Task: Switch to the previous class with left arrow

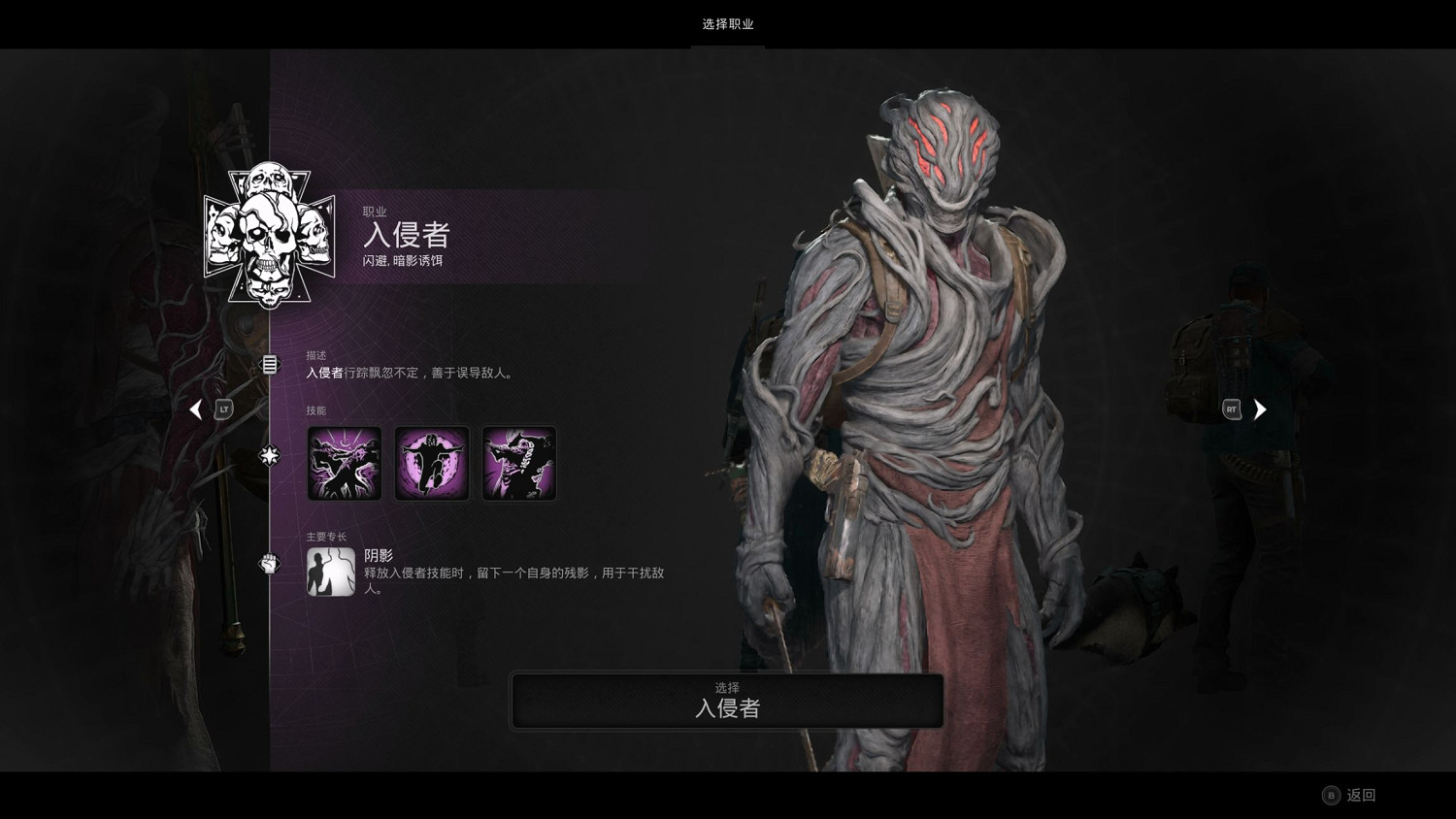Action: point(196,409)
